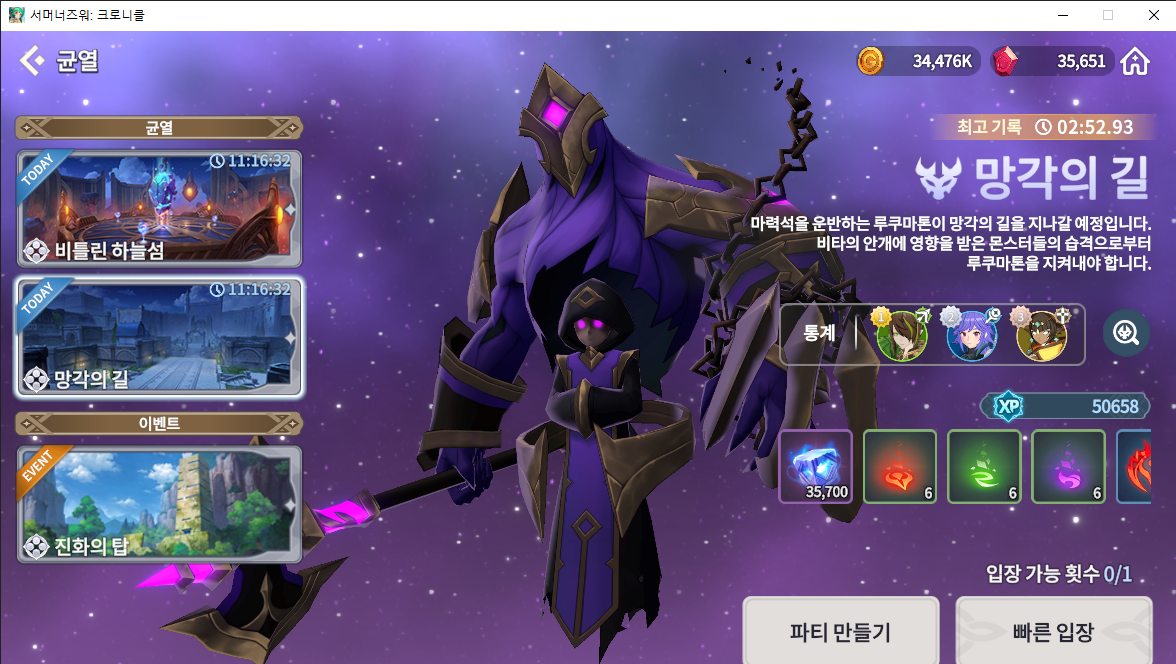The height and width of the screenshot is (664, 1176).
Task: Click the gold coin currency counter
Action: 915,62
